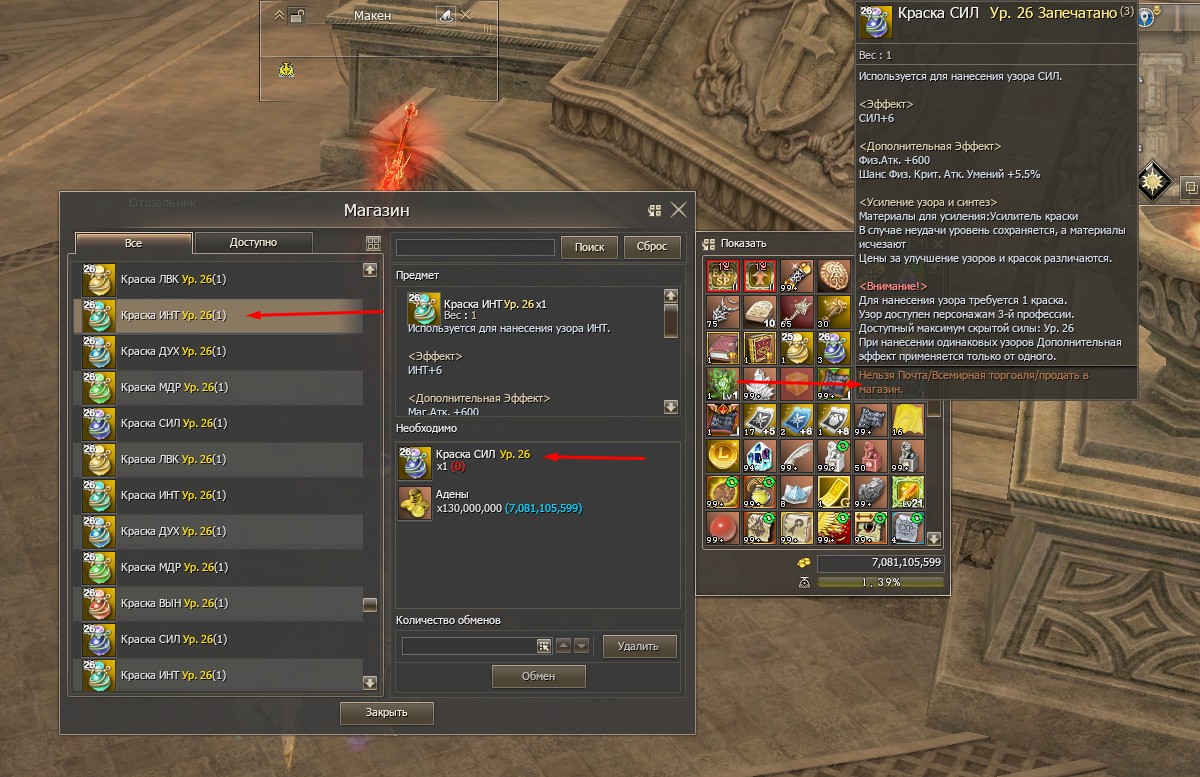Open the quantity calculator icon
Screen dimensions: 1200x777
coord(544,647)
